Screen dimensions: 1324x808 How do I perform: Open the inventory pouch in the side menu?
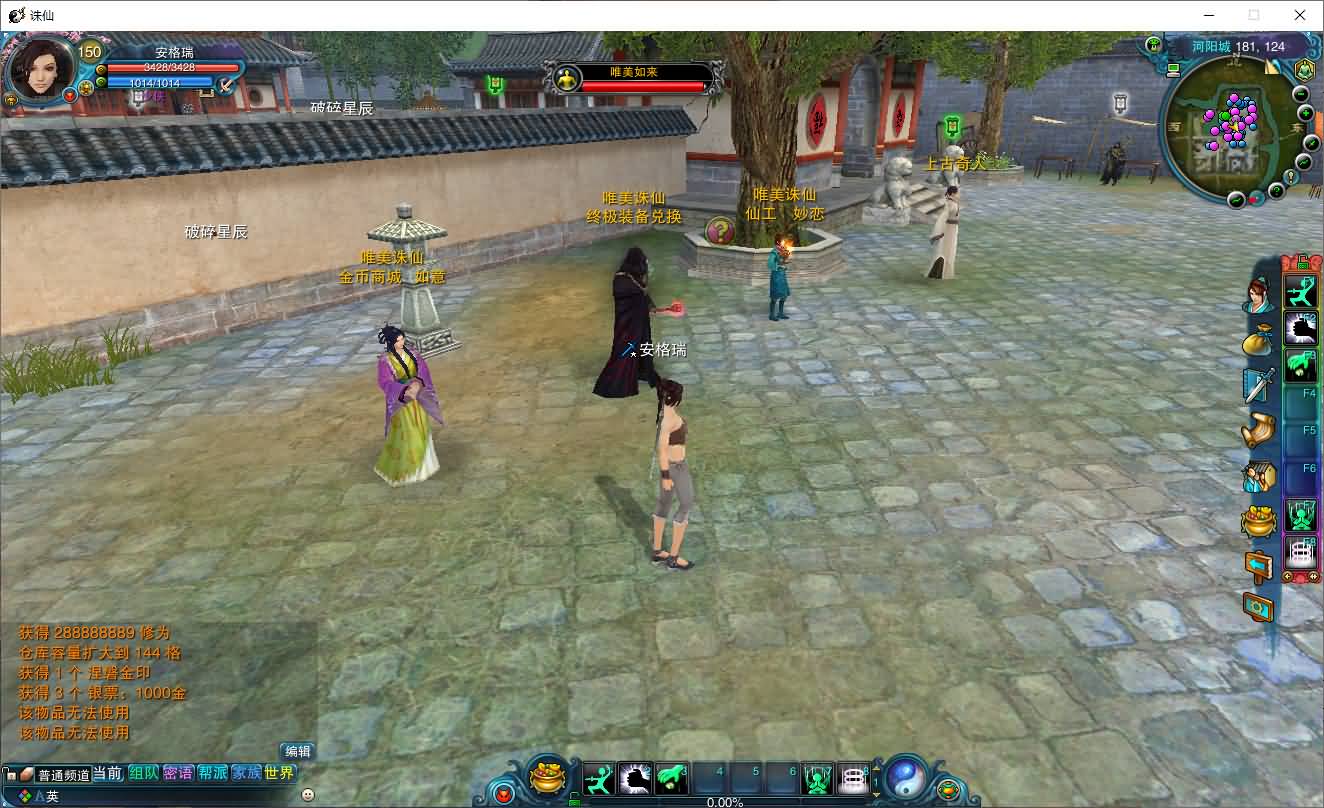1258,341
